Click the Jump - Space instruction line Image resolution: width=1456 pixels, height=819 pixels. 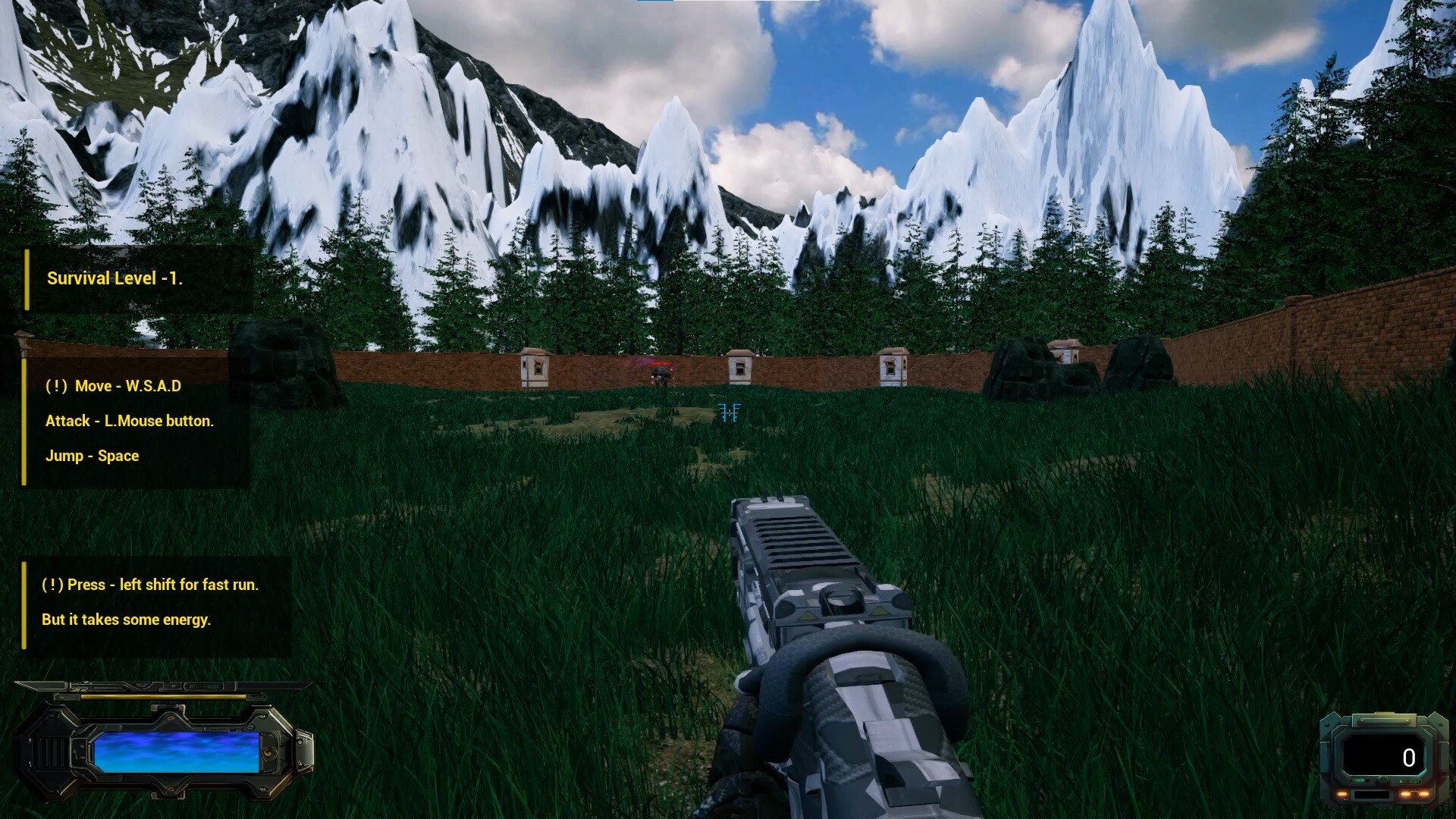tap(93, 456)
